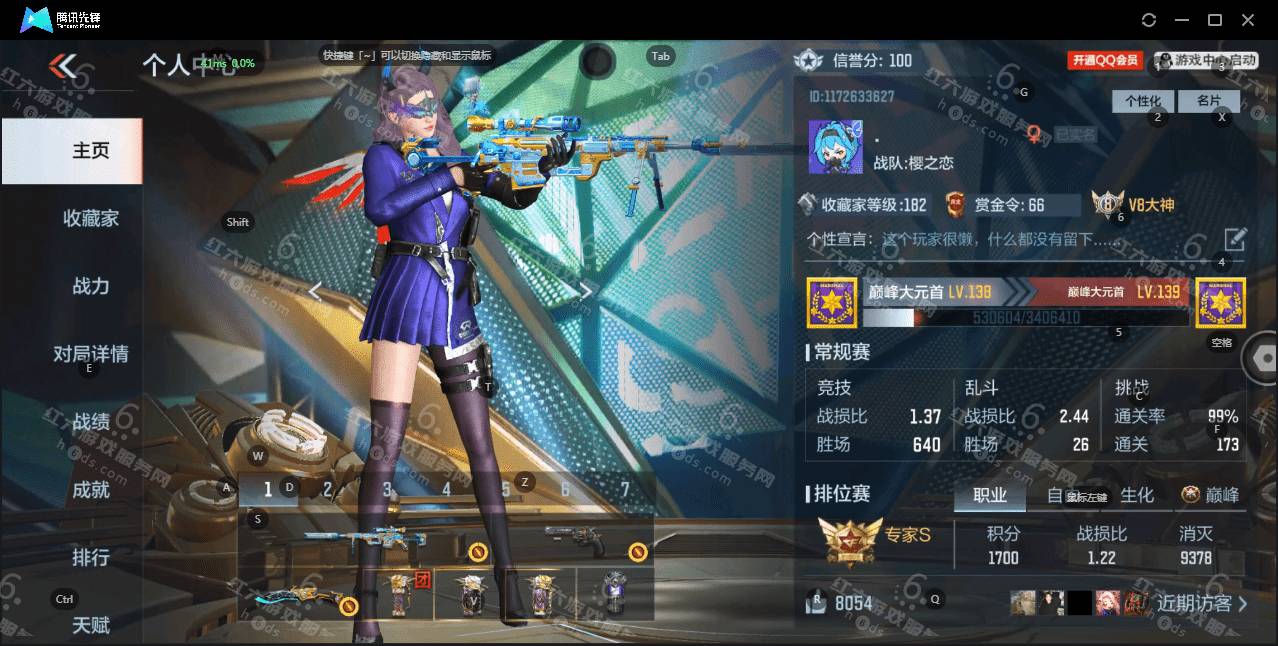Select loadout slot number 7

[x=625, y=490]
